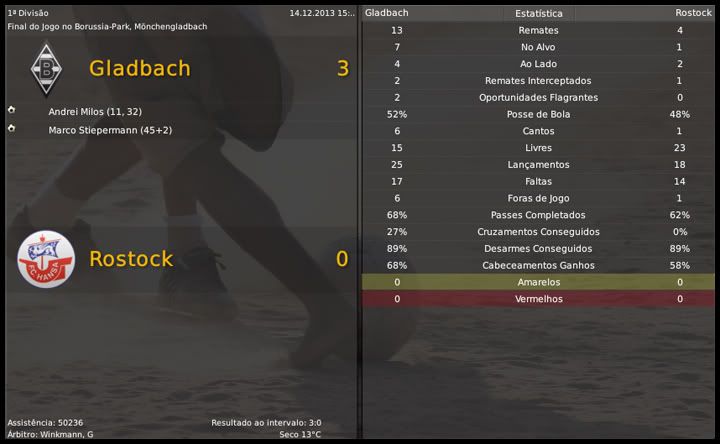Open referee Winkmann, G profile
Viewport: 720px width, 444px height.
tap(68, 434)
